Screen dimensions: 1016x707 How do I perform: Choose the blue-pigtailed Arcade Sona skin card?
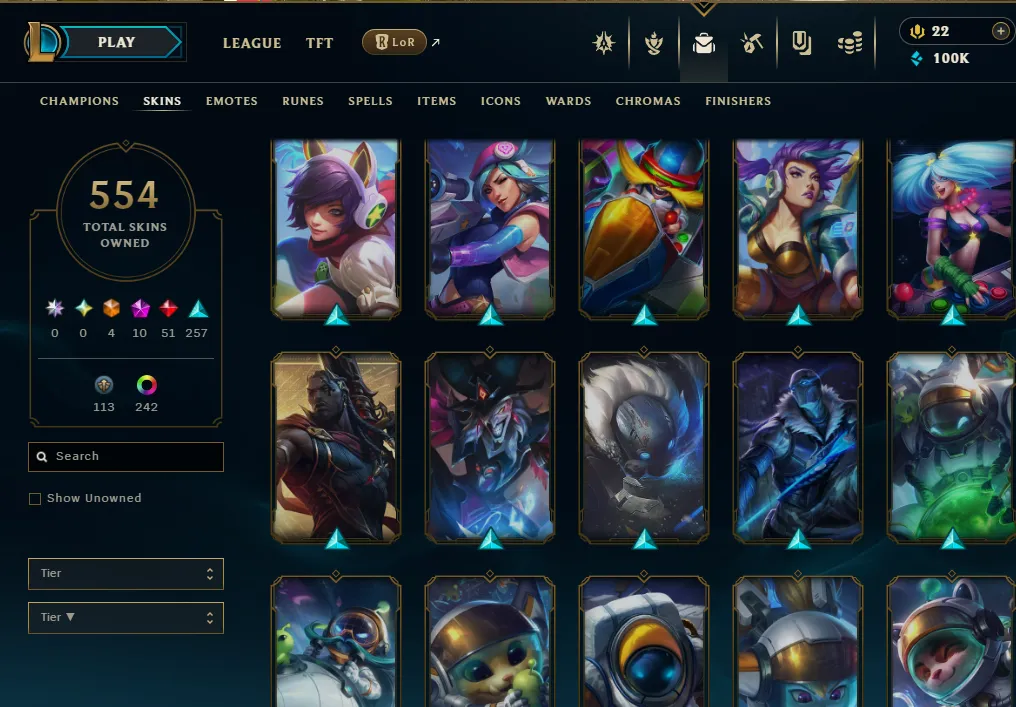click(952, 228)
